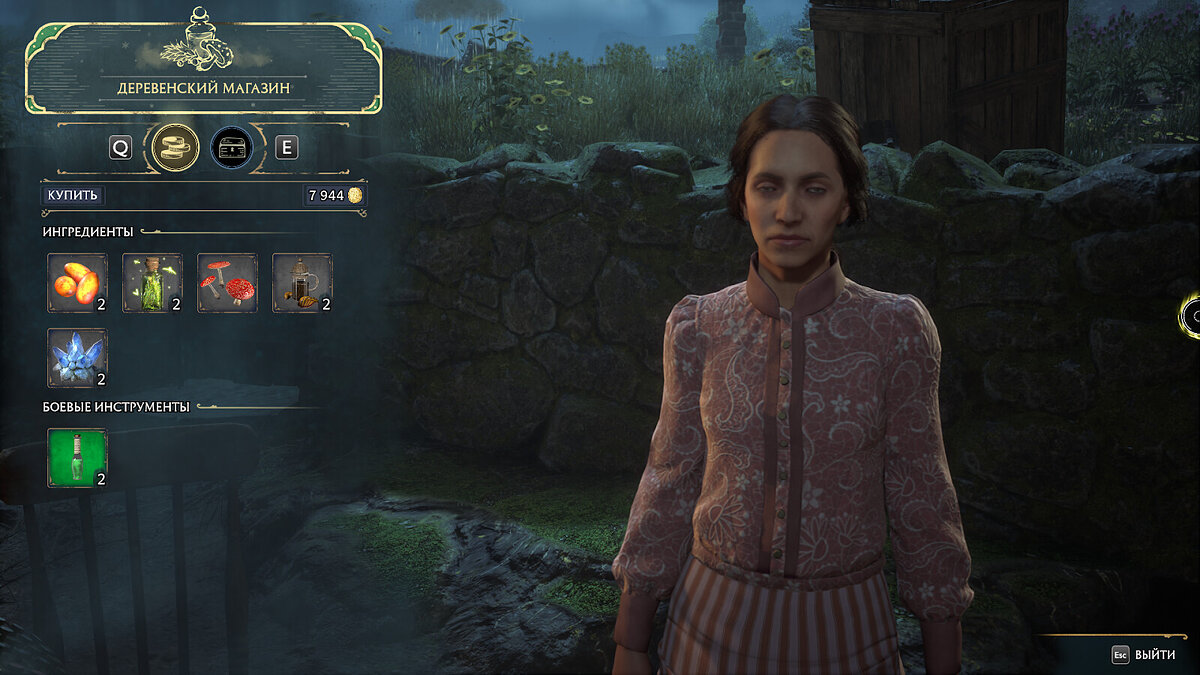Pick the red spotted mushrooms item
Screen dimensions: 1200x675
[227, 283]
